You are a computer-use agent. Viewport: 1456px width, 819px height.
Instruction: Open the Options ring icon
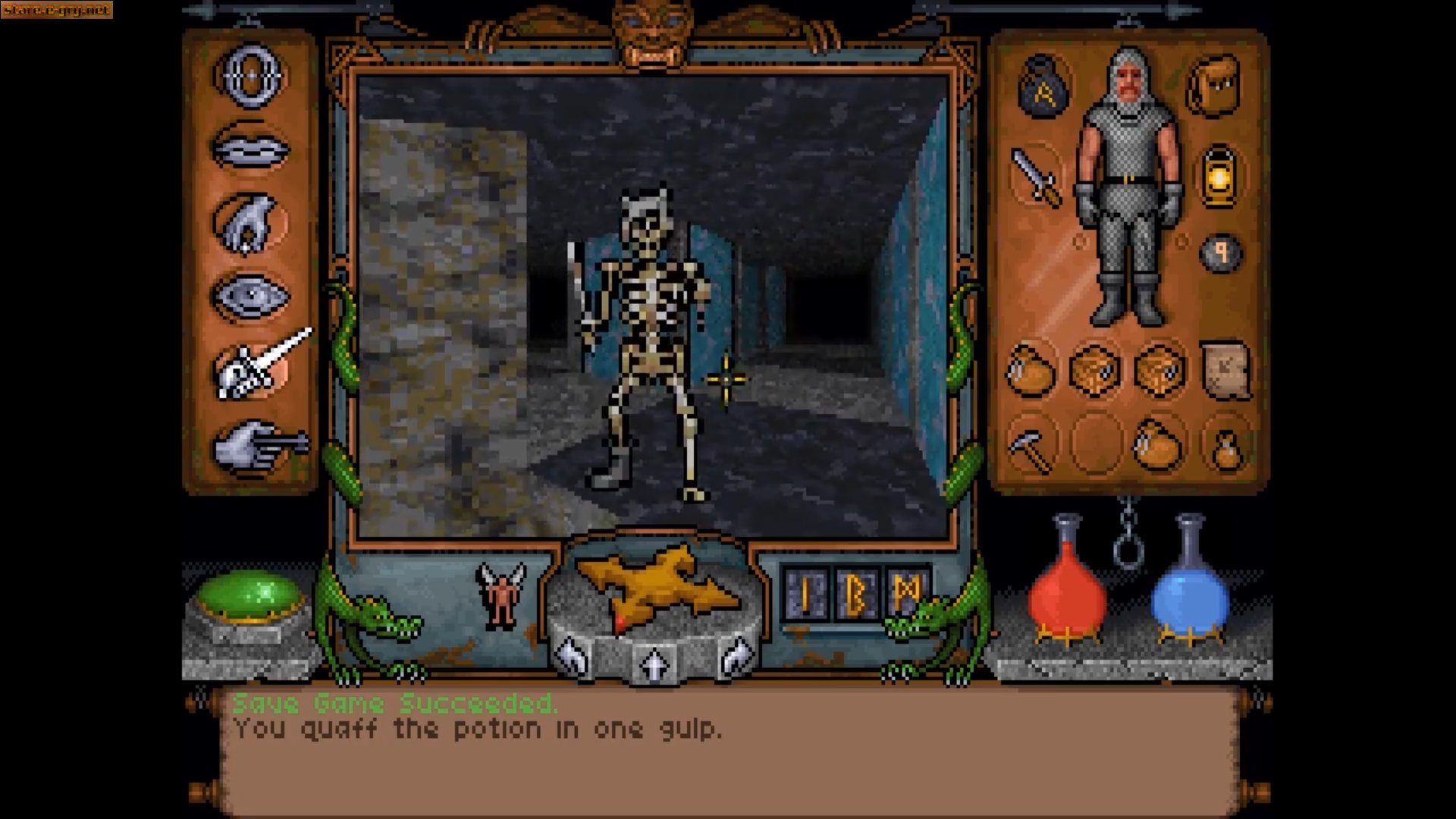click(x=250, y=76)
